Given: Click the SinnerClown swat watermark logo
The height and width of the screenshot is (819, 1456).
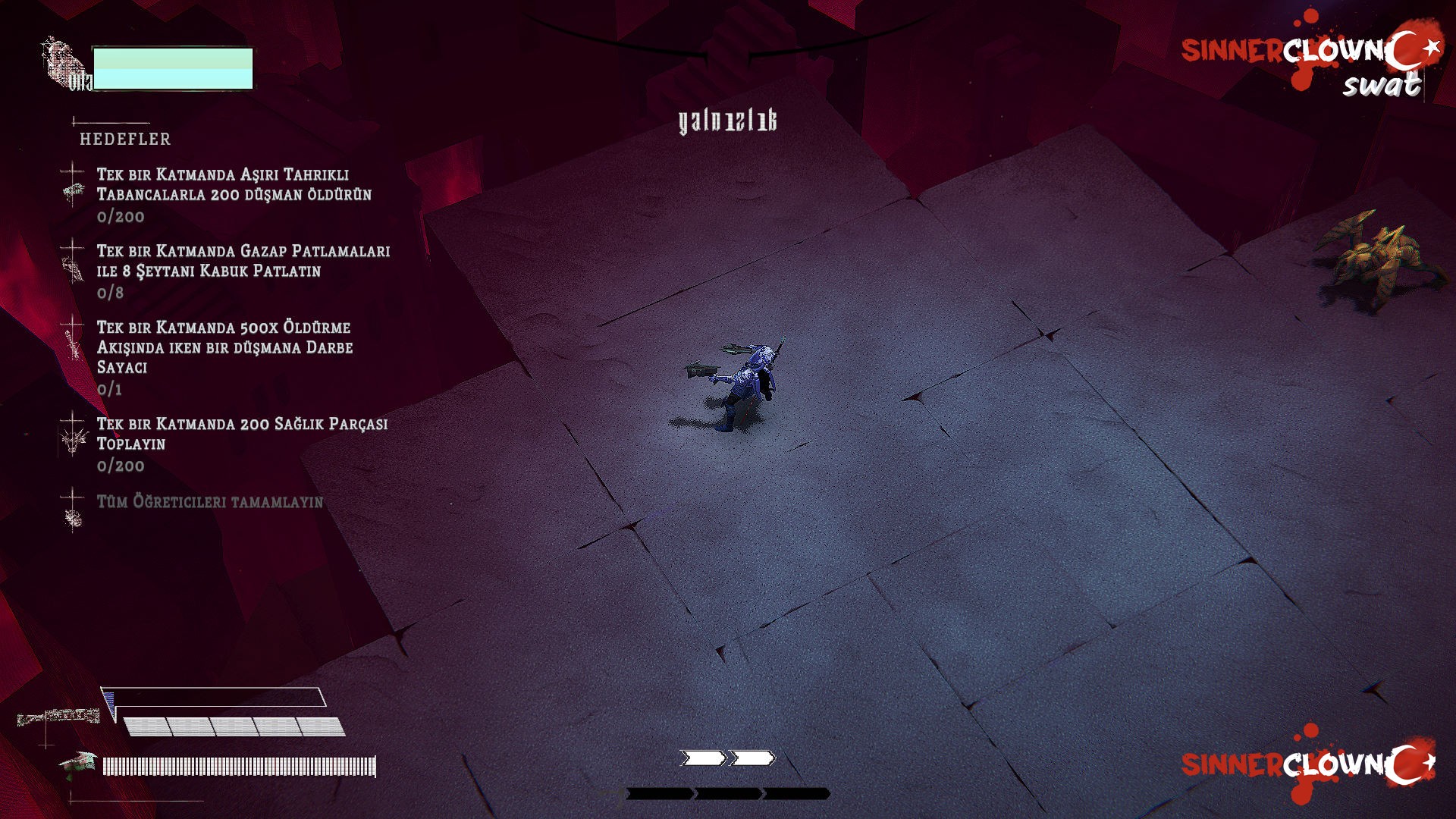Looking at the screenshot, I should (x=1311, y=62).
